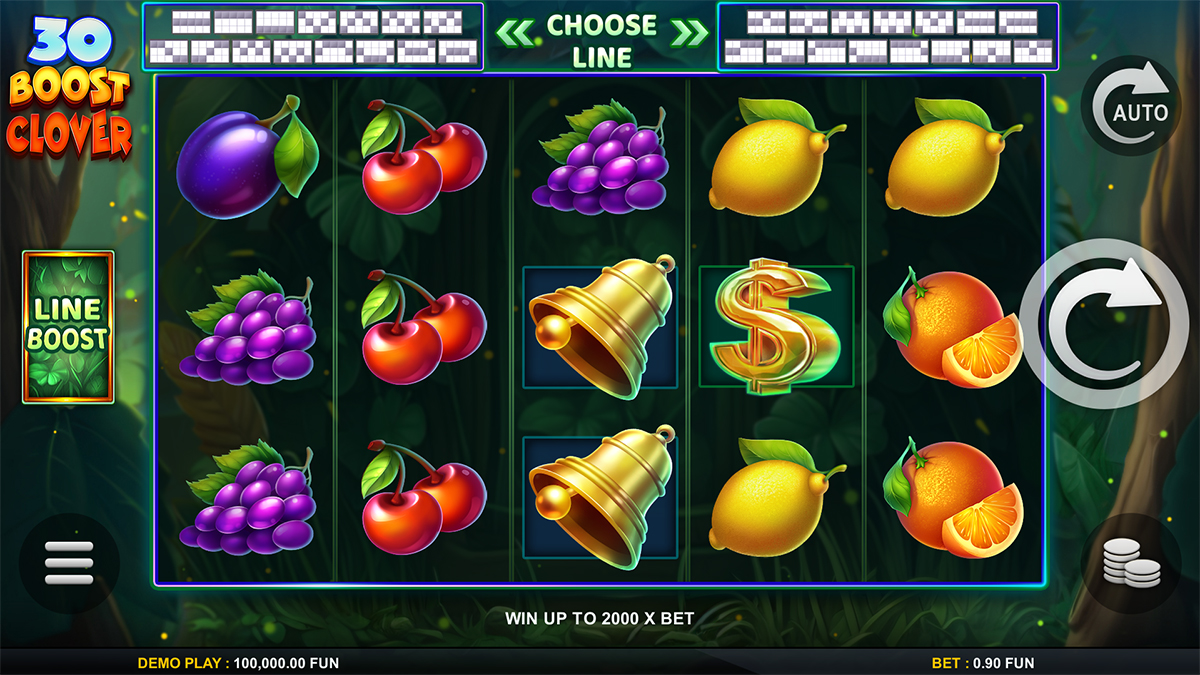1200x675 pixels.
Task: Open the coin stack bet settings
Action: coord(1131,563)
